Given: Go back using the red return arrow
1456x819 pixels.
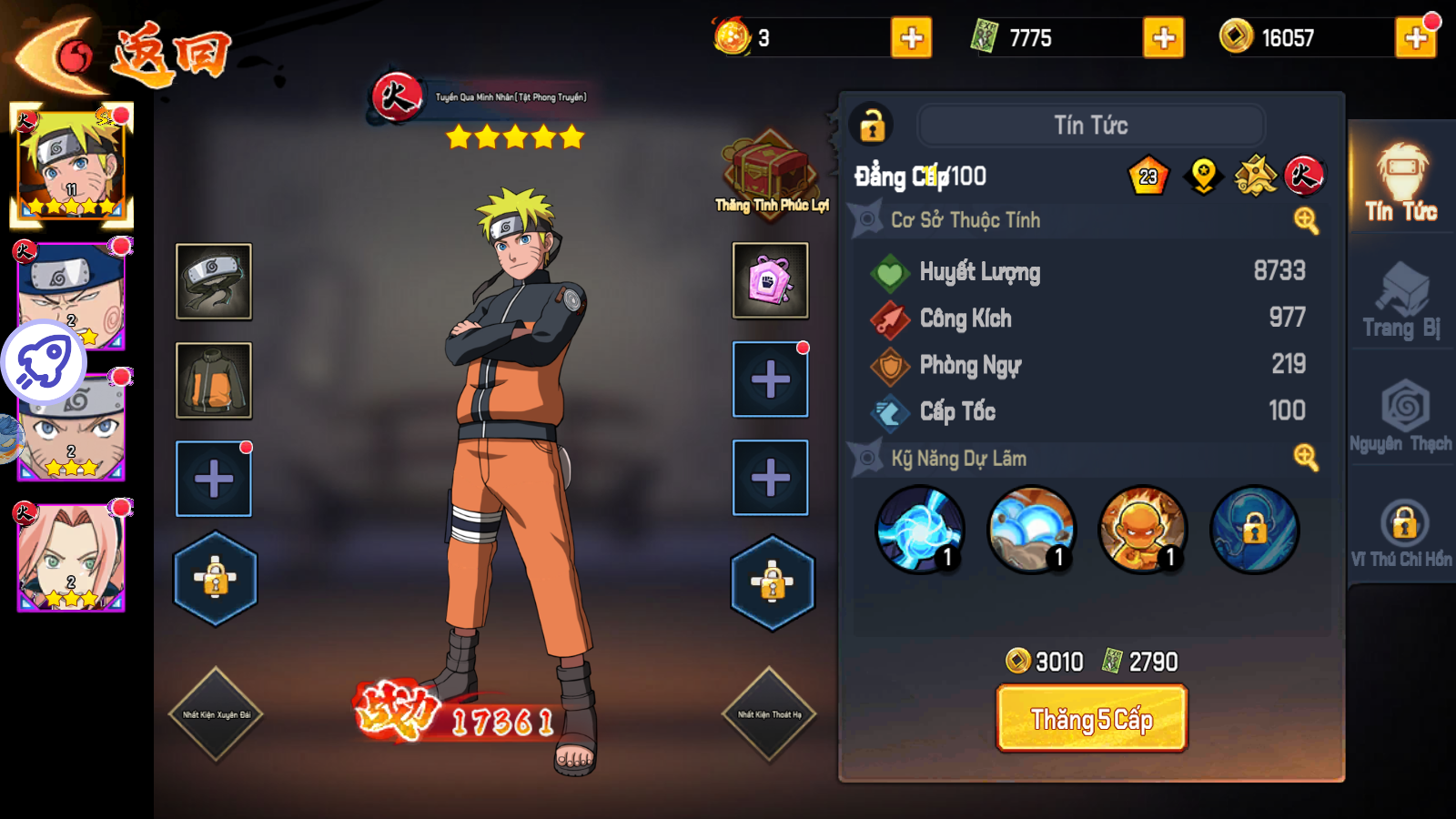Looking at the screenshot, I should 64,55.
